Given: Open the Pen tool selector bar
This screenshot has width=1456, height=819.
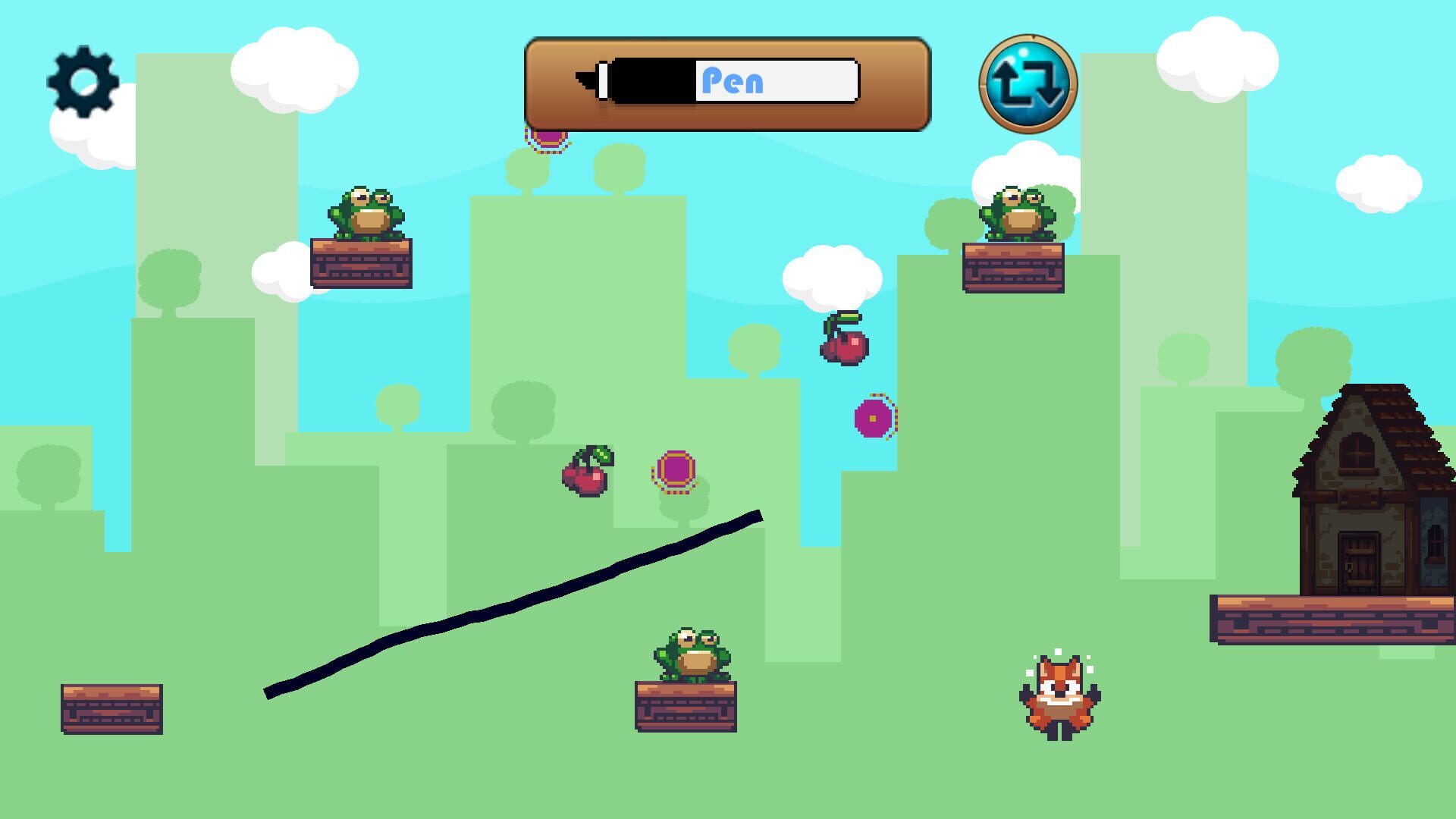Looking at the screenshot, I should pyautogui.click(x=726, y=82).
